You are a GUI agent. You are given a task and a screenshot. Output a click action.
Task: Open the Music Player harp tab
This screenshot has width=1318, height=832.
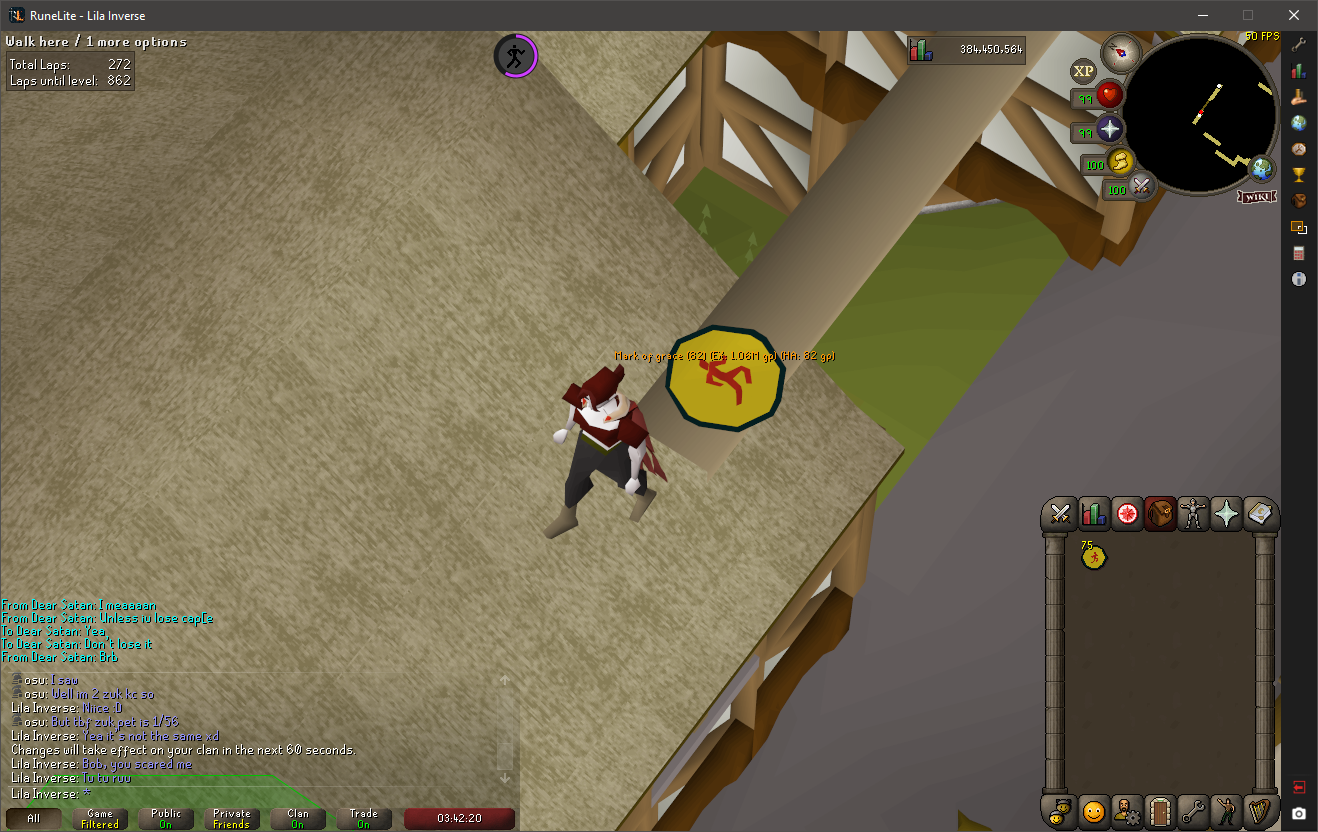coord(1260,811)
